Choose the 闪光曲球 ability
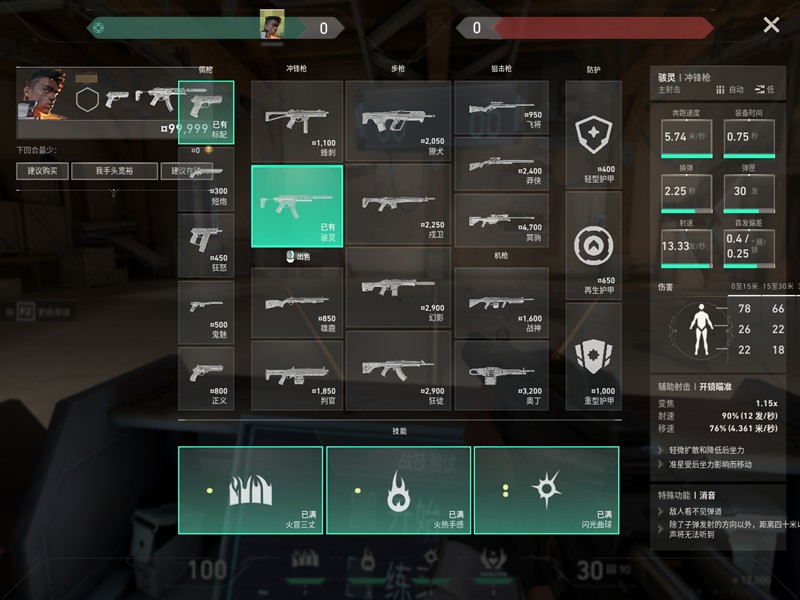This screenshot has width=800, height=600. click(x=546, y=490)
